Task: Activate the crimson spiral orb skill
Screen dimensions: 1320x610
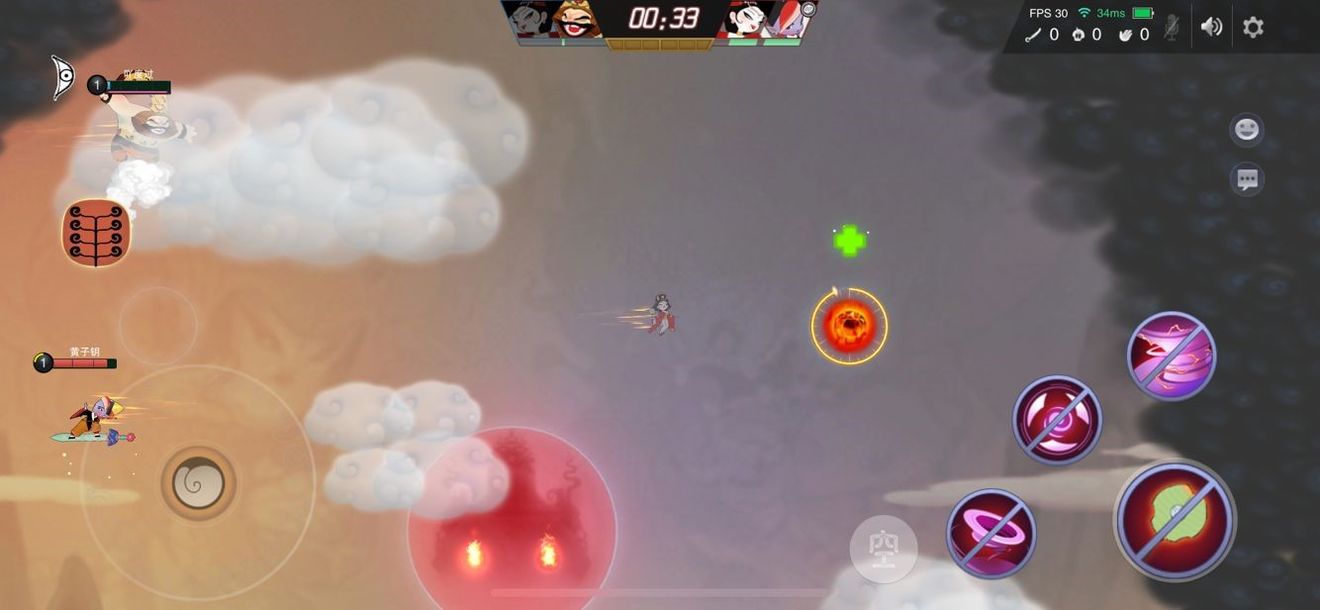Action: click(x=1057, y=420)
